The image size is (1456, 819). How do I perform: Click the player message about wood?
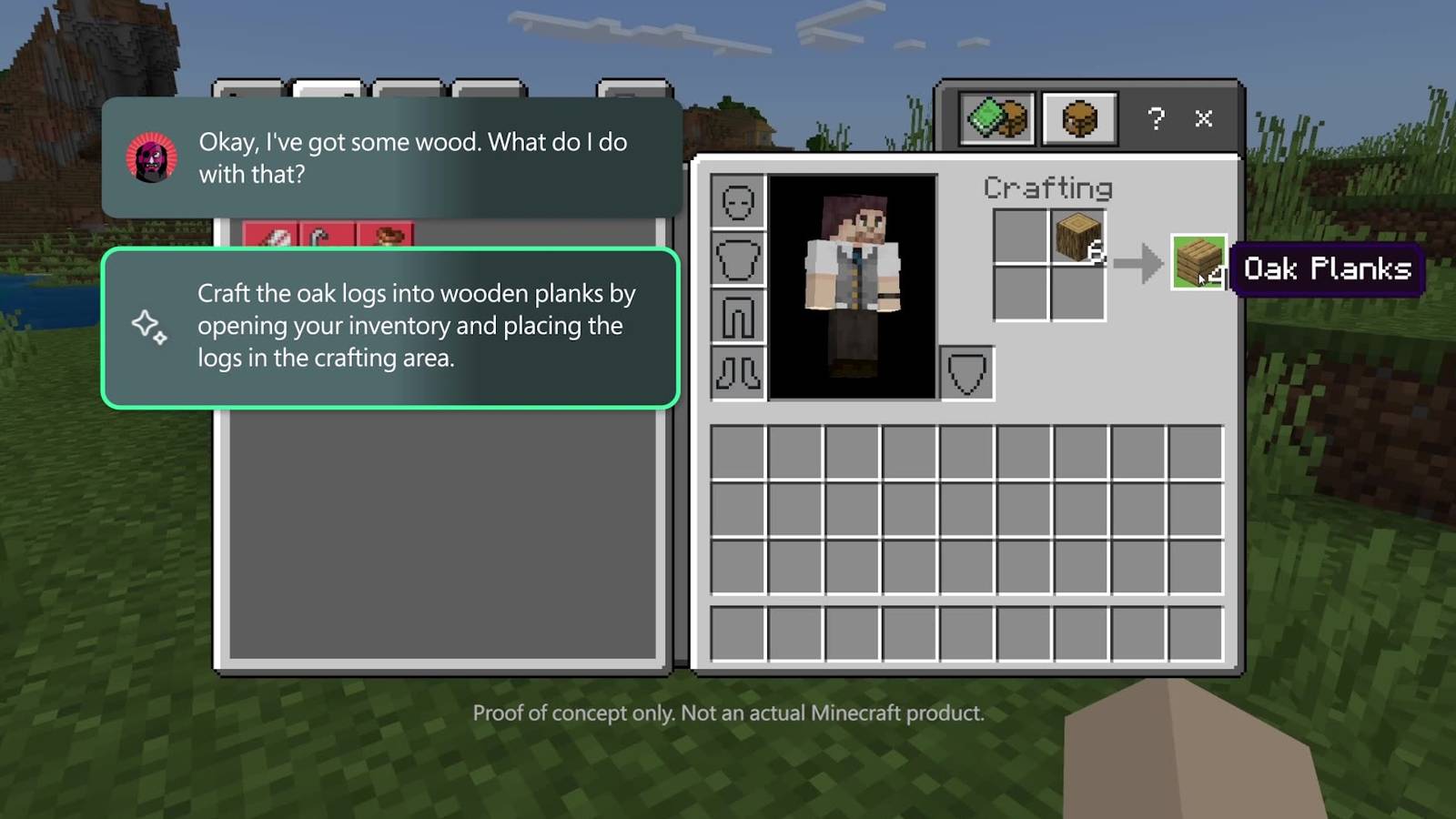pos(392,158)
